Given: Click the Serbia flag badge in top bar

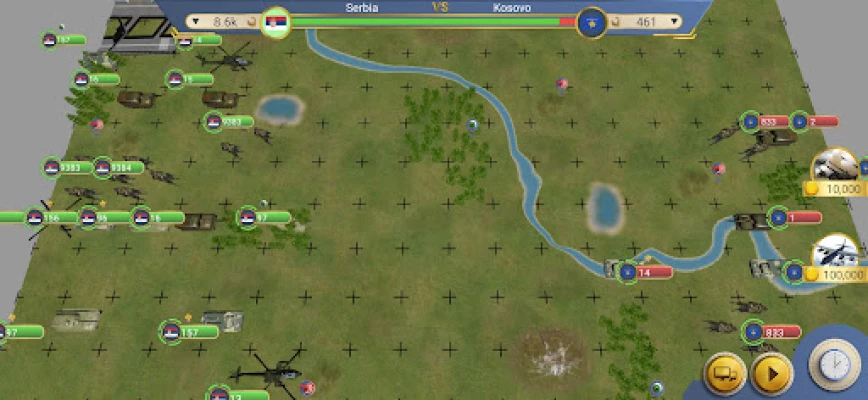Looking at the screenshot, I should pyautogui.click(x=275, y=21).
